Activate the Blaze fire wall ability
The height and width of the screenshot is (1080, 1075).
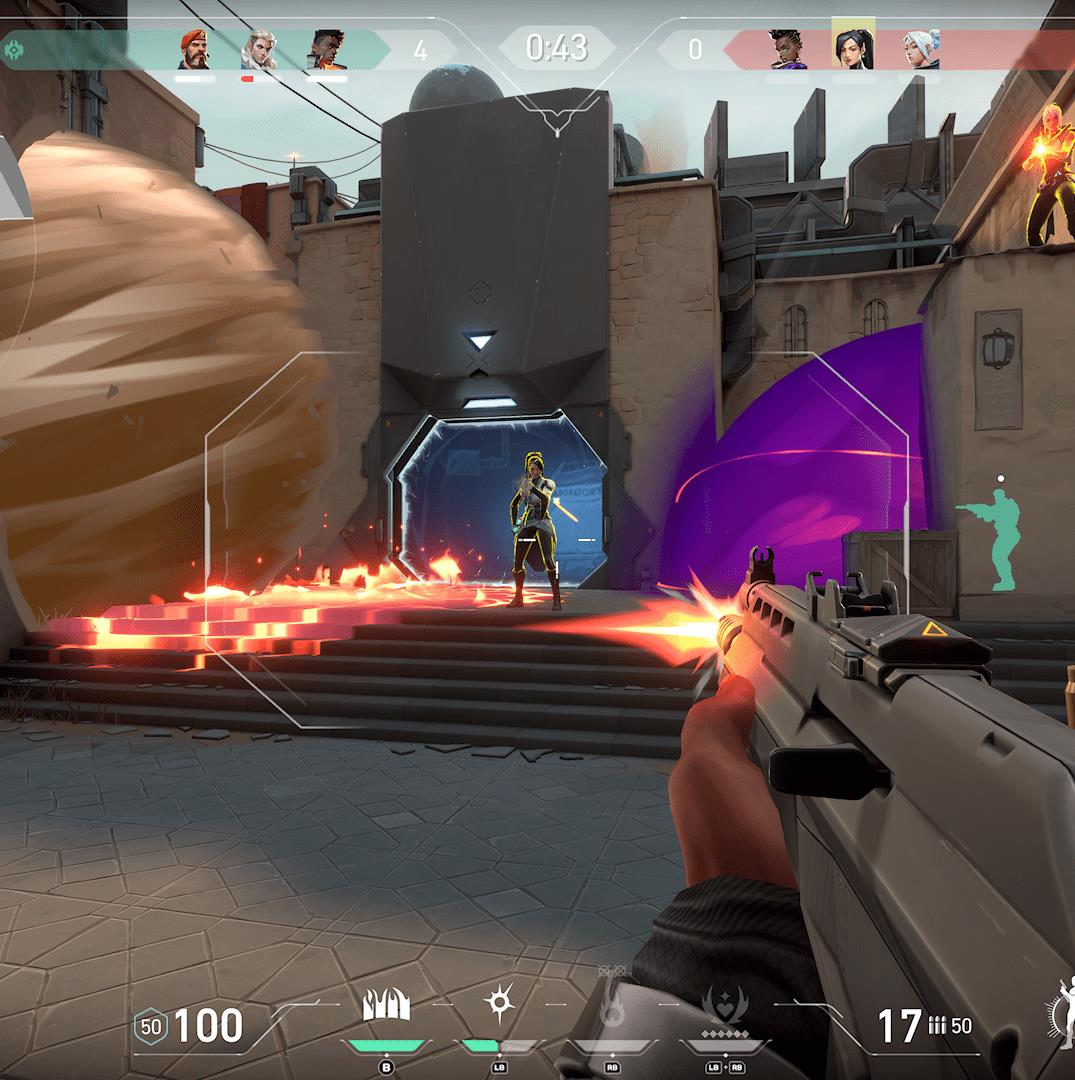[386, 1007]
